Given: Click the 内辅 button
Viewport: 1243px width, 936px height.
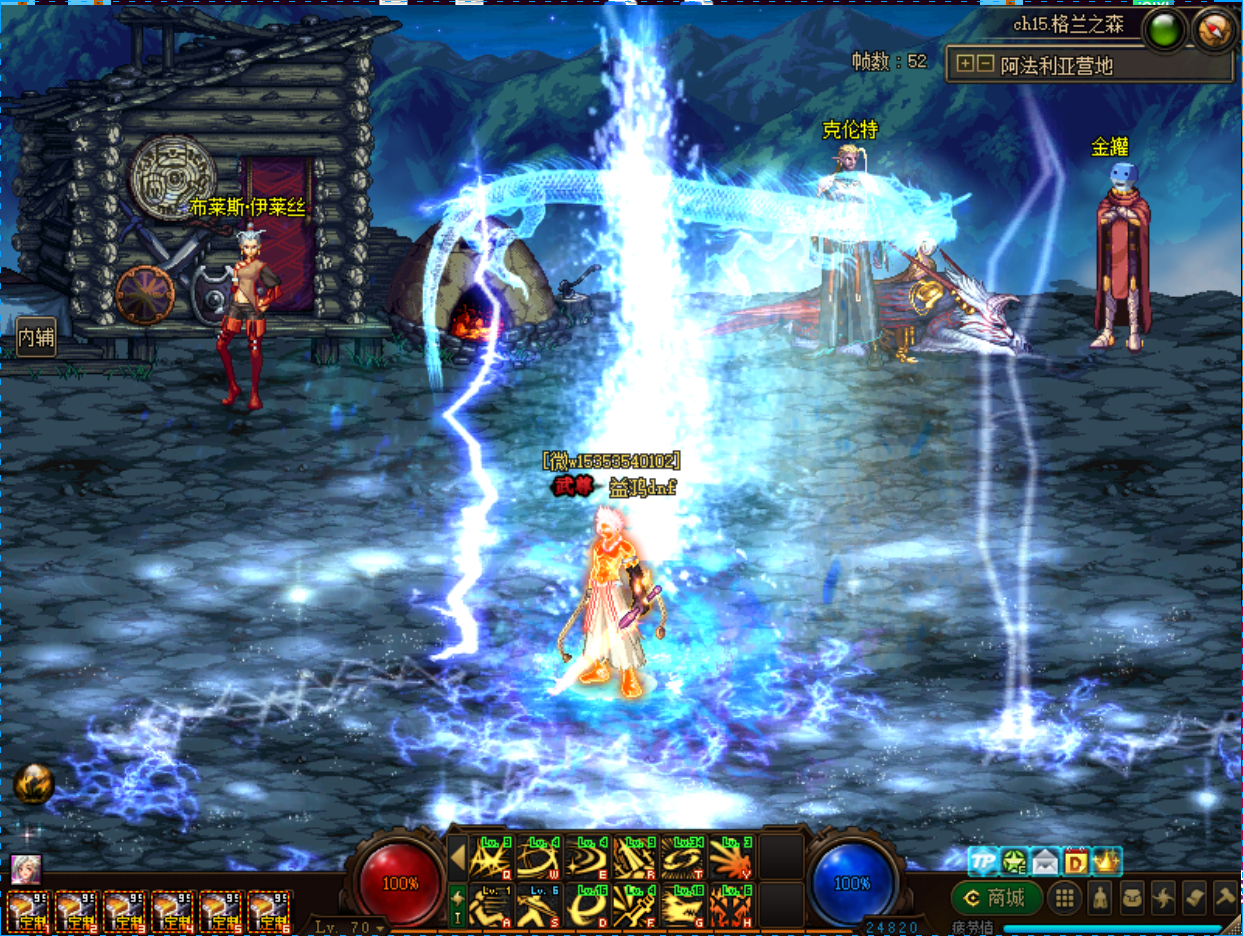Looking at the screenshot, I should (36, 338).
